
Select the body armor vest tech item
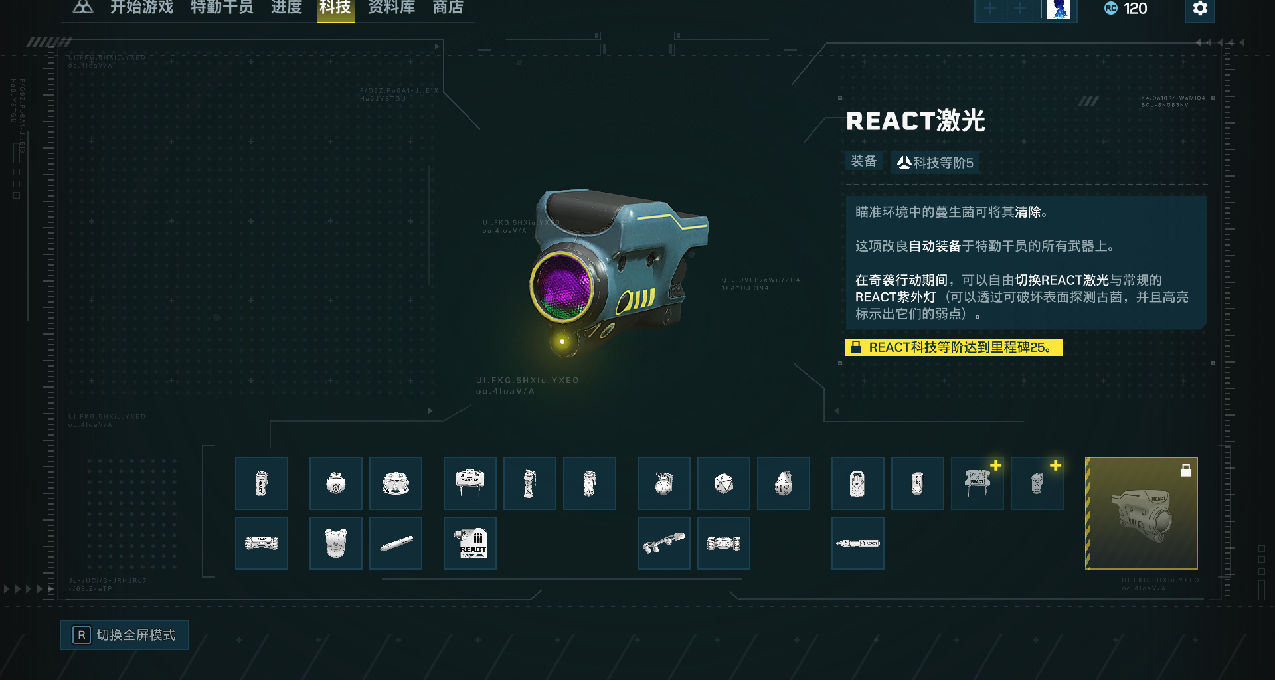pyautogui.click(x=335, y=543)
